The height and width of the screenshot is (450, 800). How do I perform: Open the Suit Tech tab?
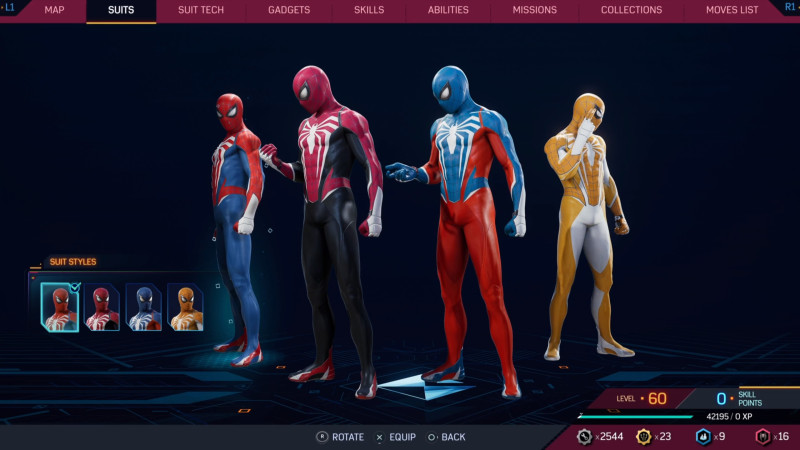point(201,10)
